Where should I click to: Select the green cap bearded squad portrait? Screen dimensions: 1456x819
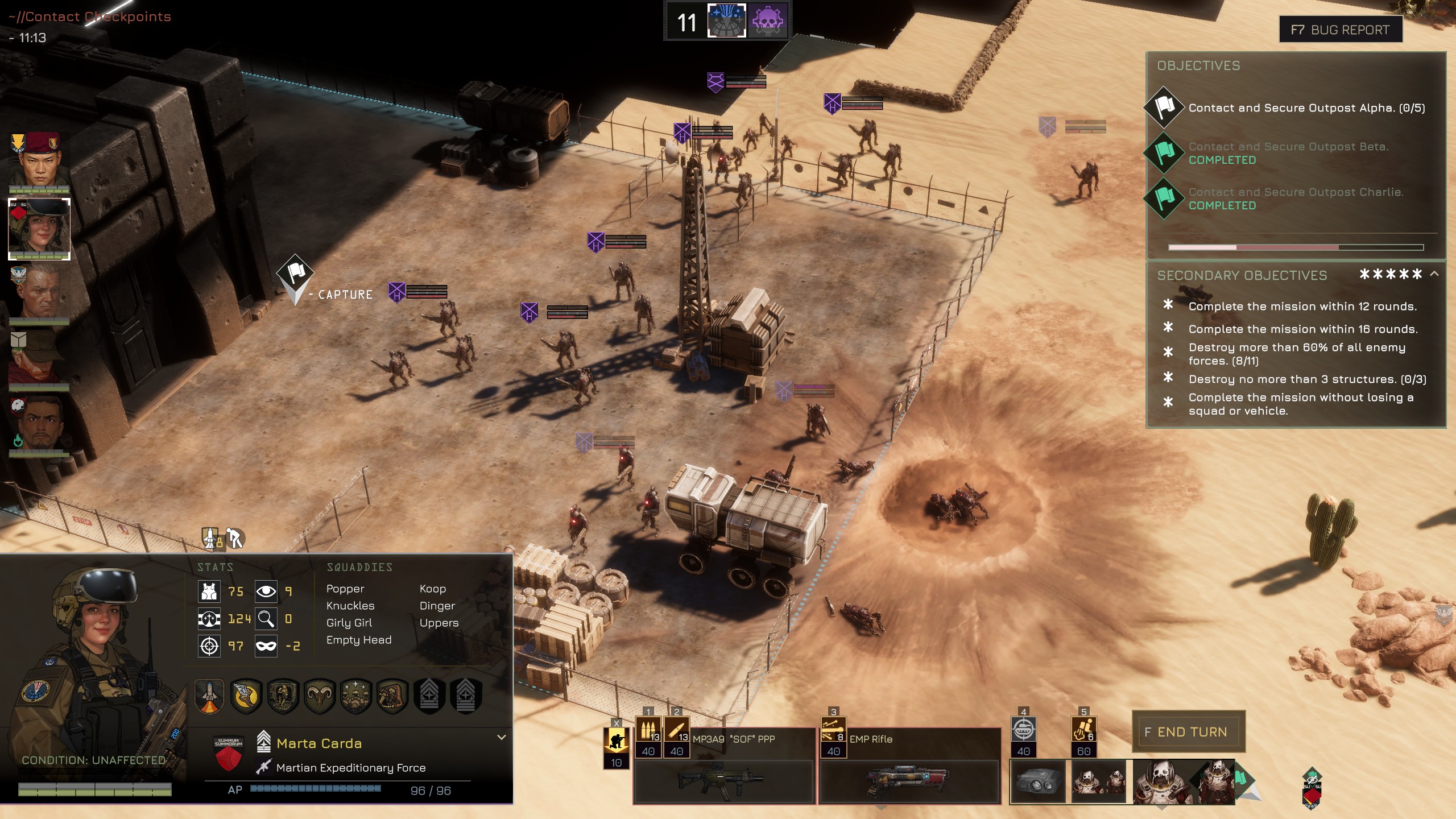tap(39, 359)
